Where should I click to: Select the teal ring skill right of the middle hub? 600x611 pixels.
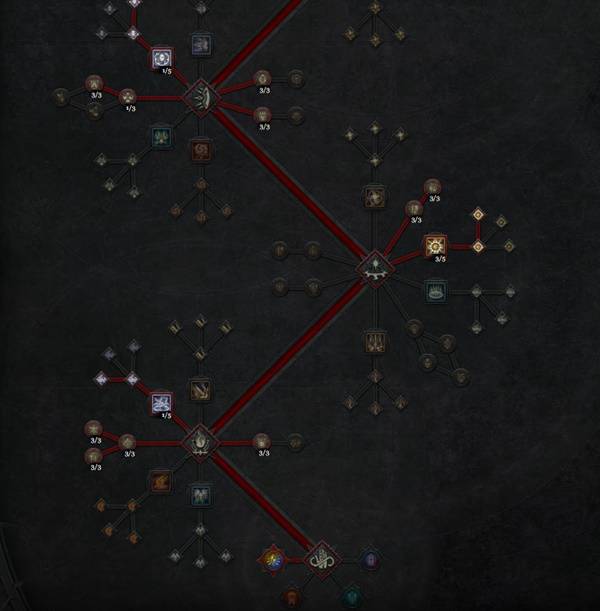[x=435, y=290]
